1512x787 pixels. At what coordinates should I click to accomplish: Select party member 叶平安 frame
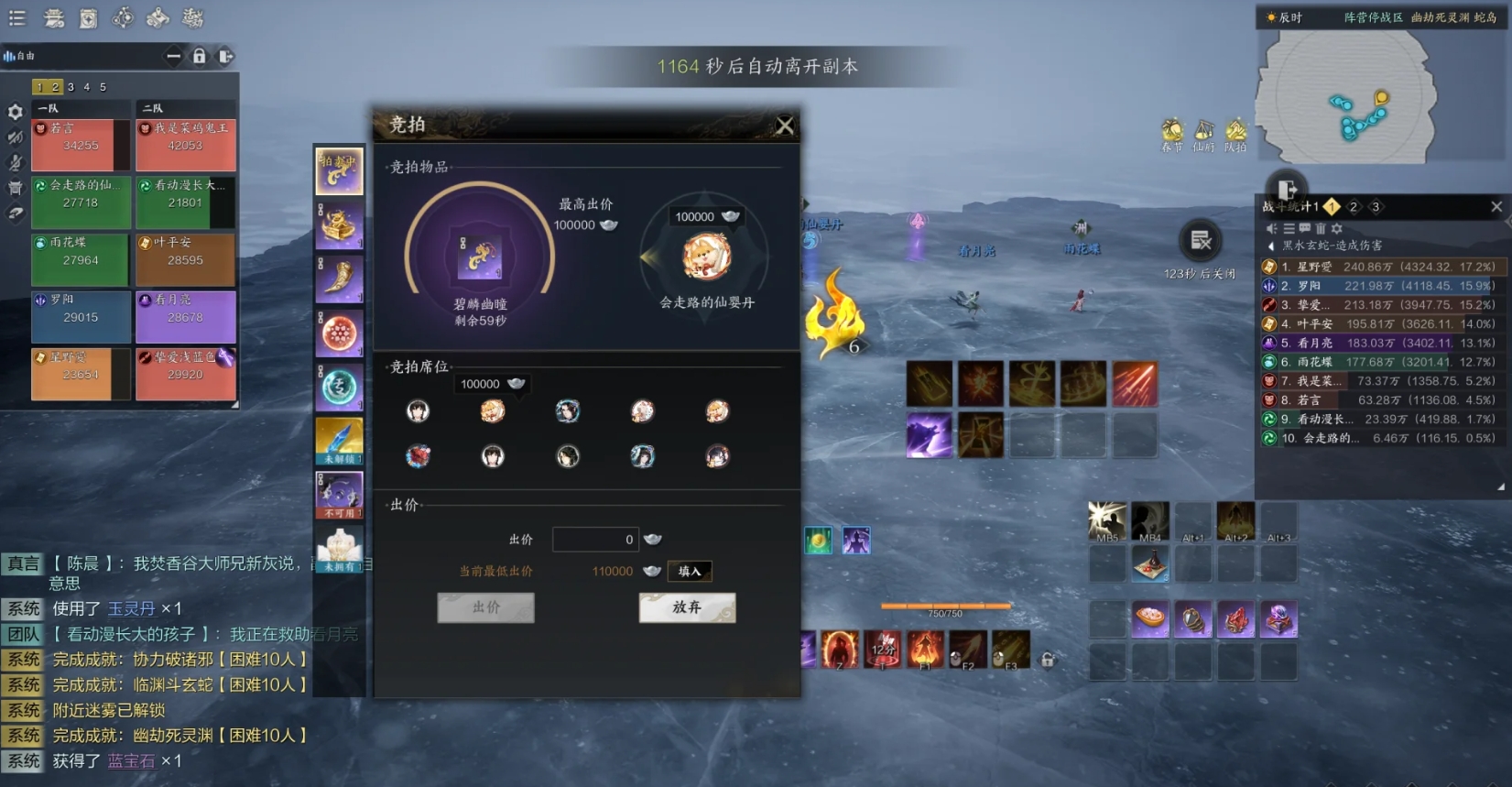(x=185, y=258)
